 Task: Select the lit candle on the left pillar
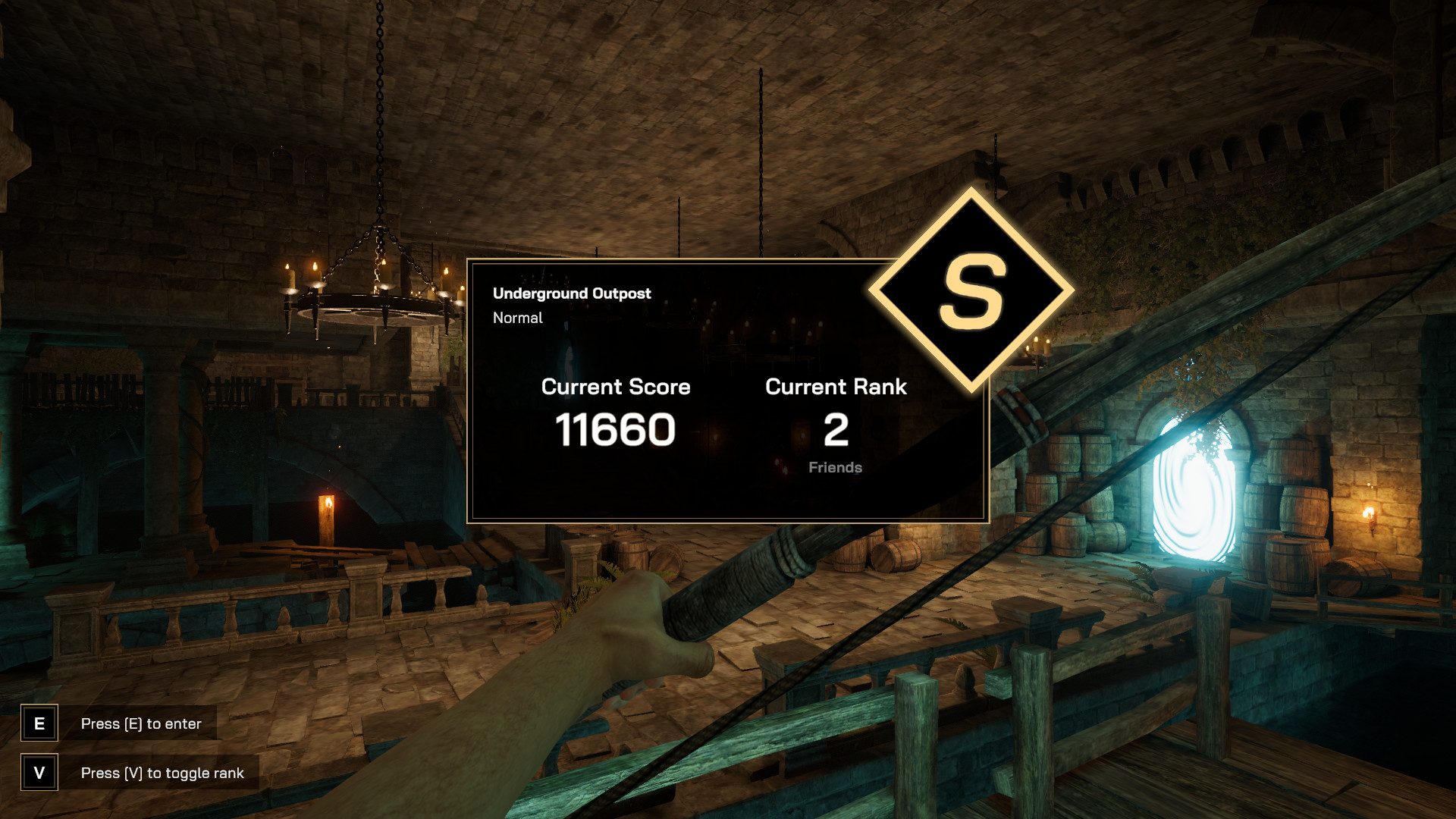point(328,500)
